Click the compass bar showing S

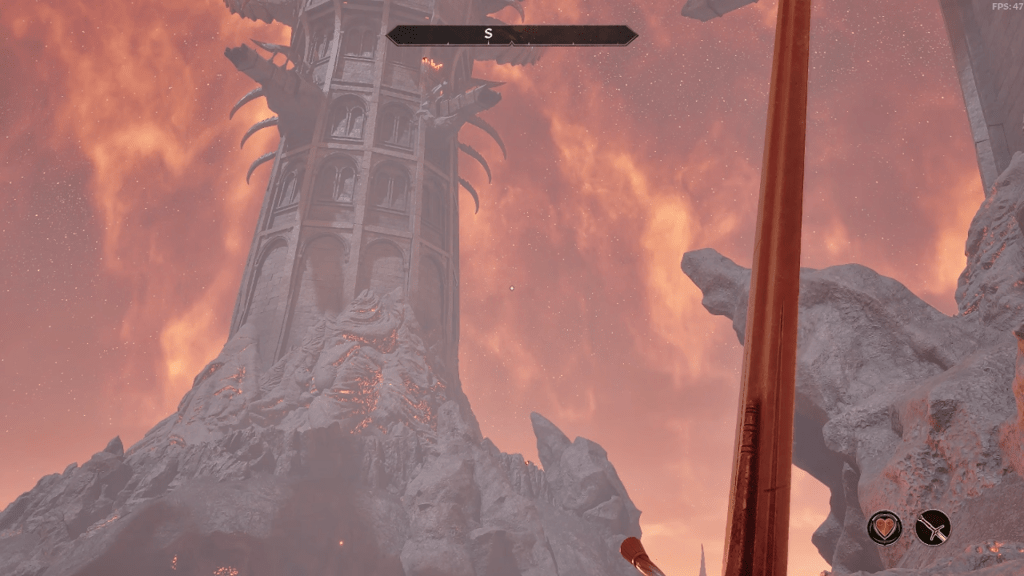(x=511, y=35)
